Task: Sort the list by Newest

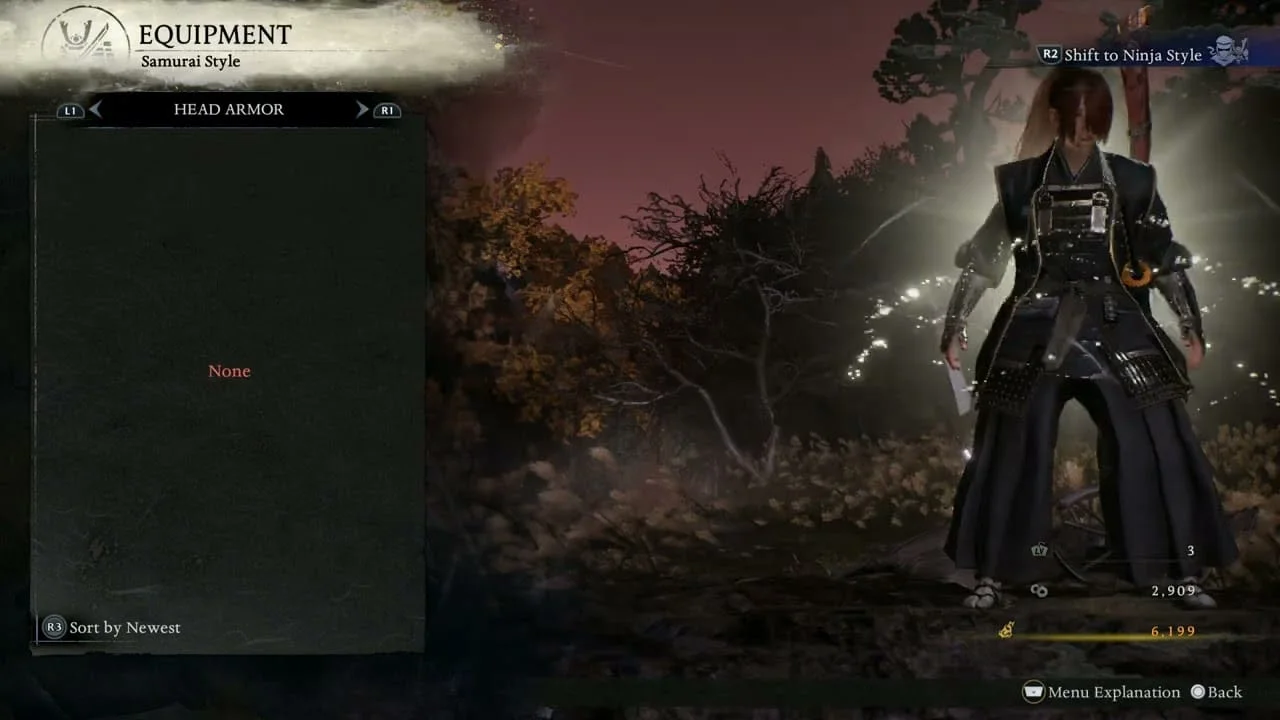Action: click(x=112, y=628)
